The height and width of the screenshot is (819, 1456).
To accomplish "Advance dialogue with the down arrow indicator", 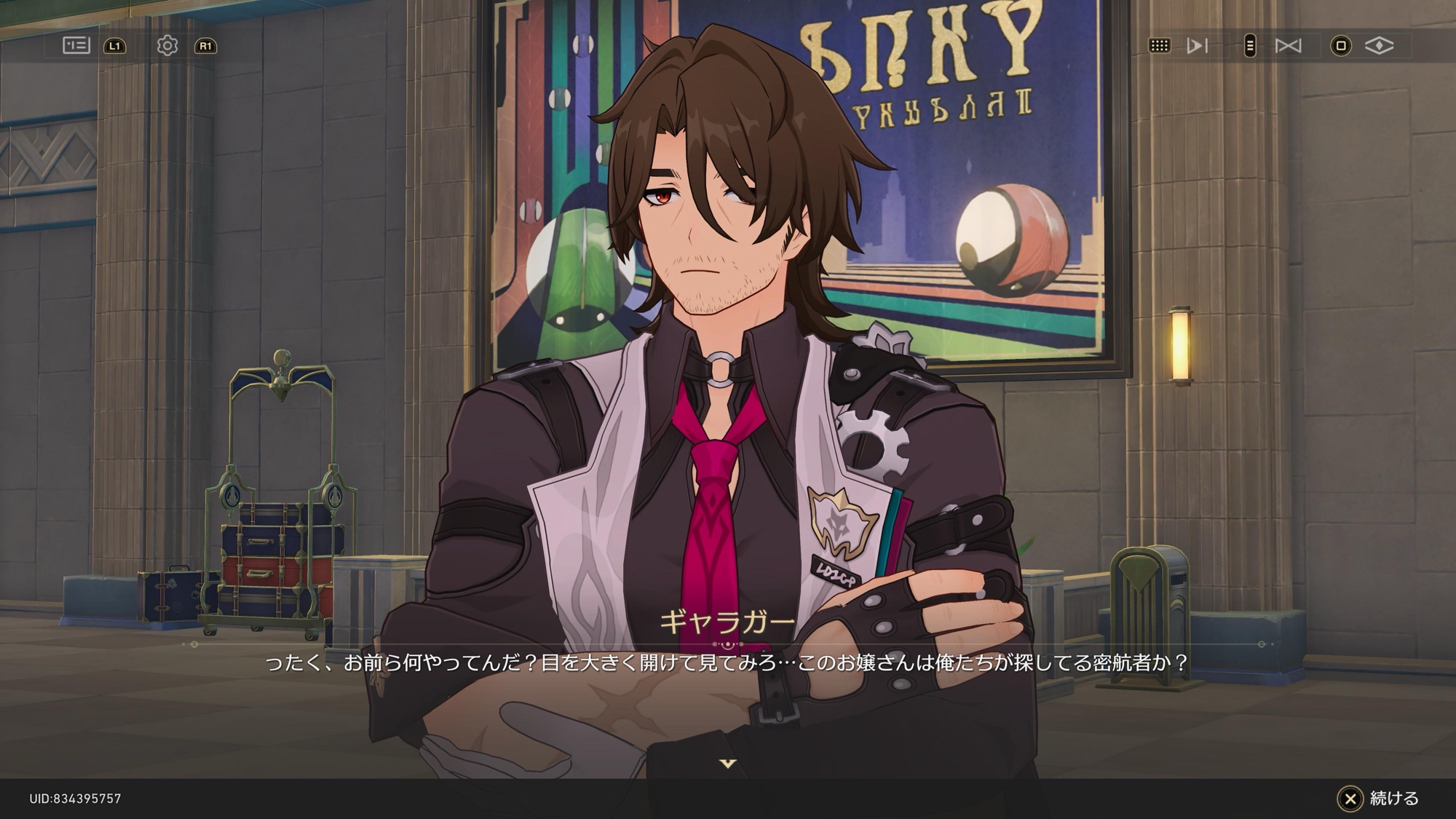I will point(728,763).
